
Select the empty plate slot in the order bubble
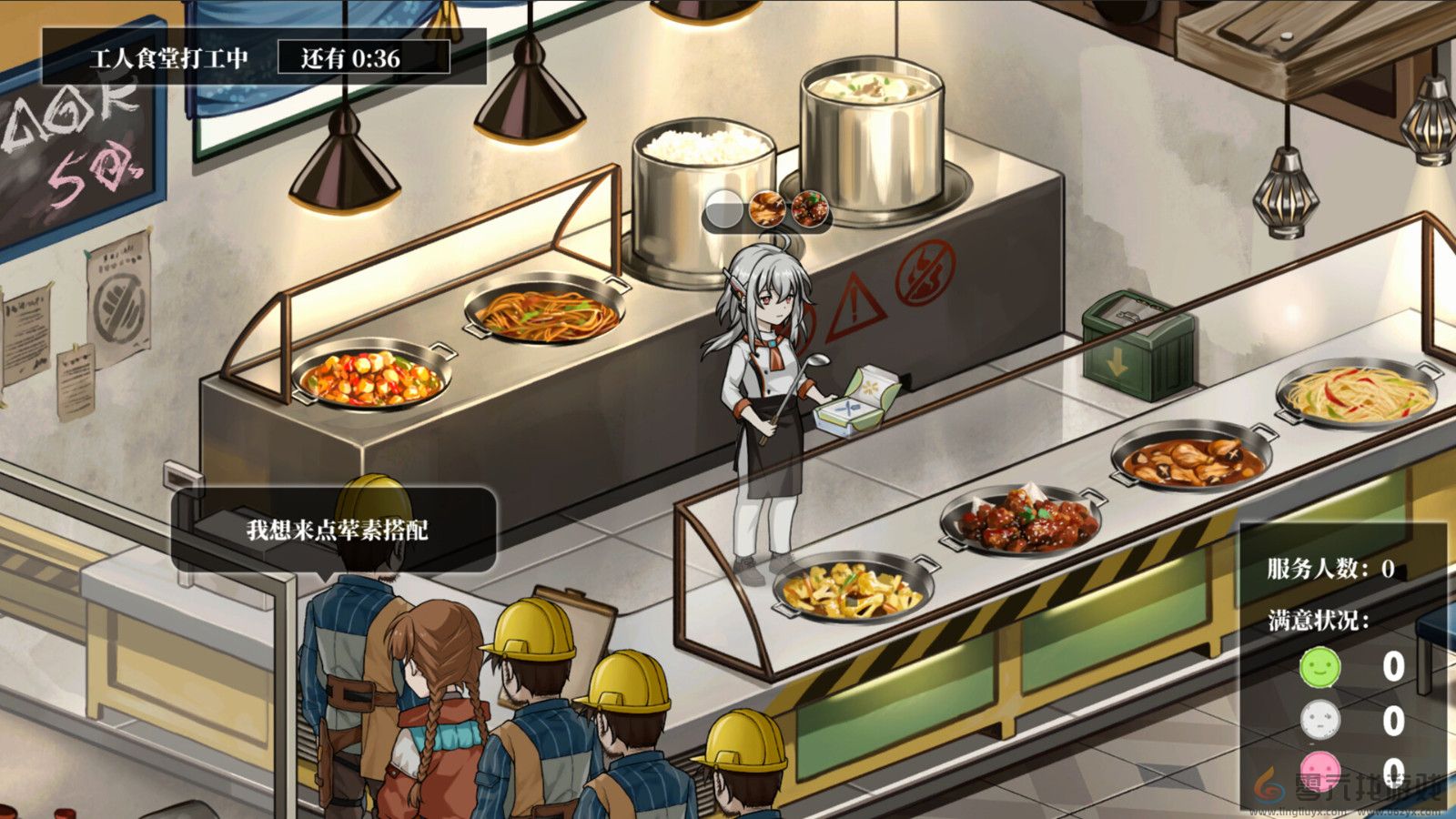(x=723, y=207)
